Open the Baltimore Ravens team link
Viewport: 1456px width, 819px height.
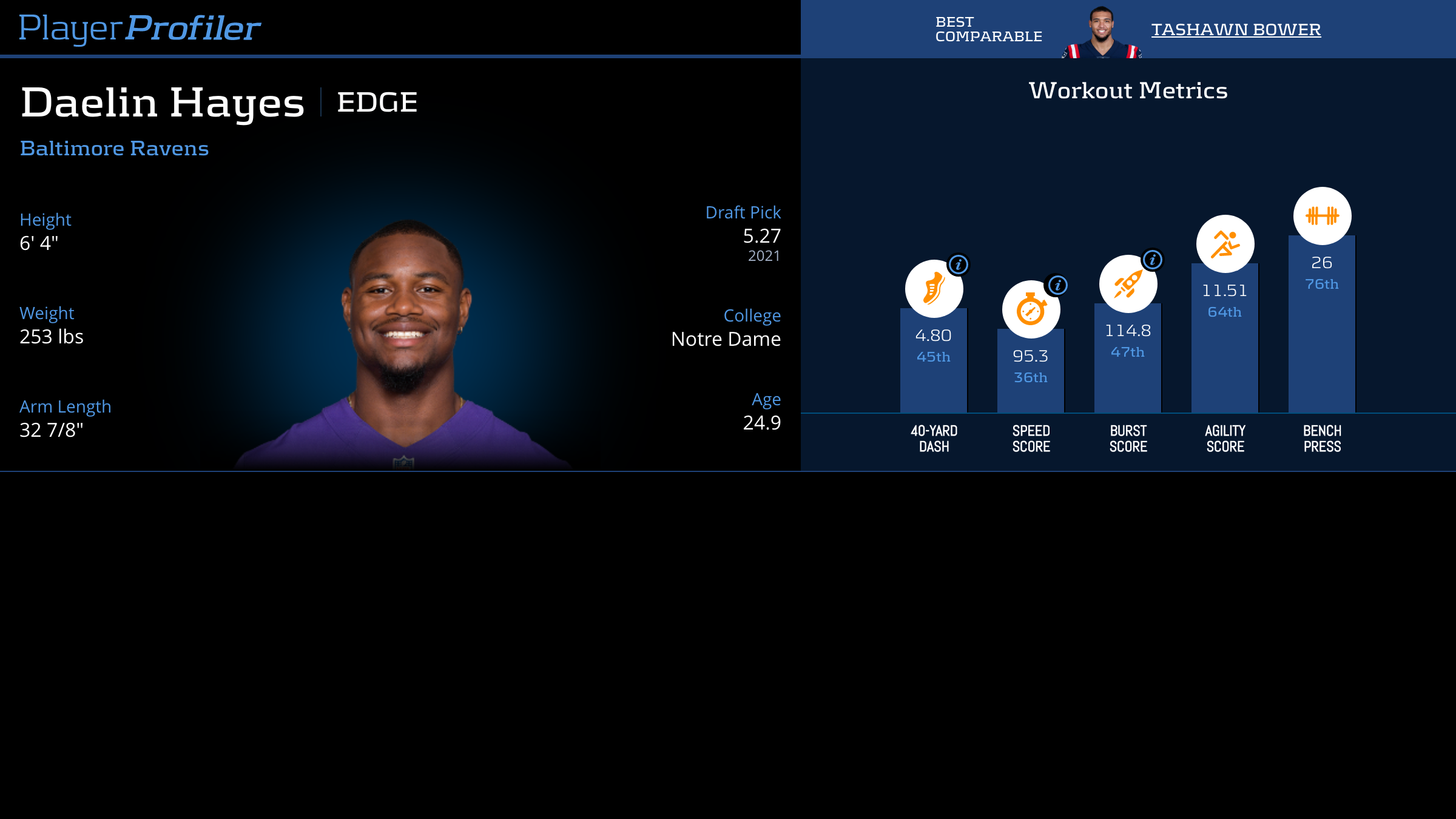[x=114, y=149]
